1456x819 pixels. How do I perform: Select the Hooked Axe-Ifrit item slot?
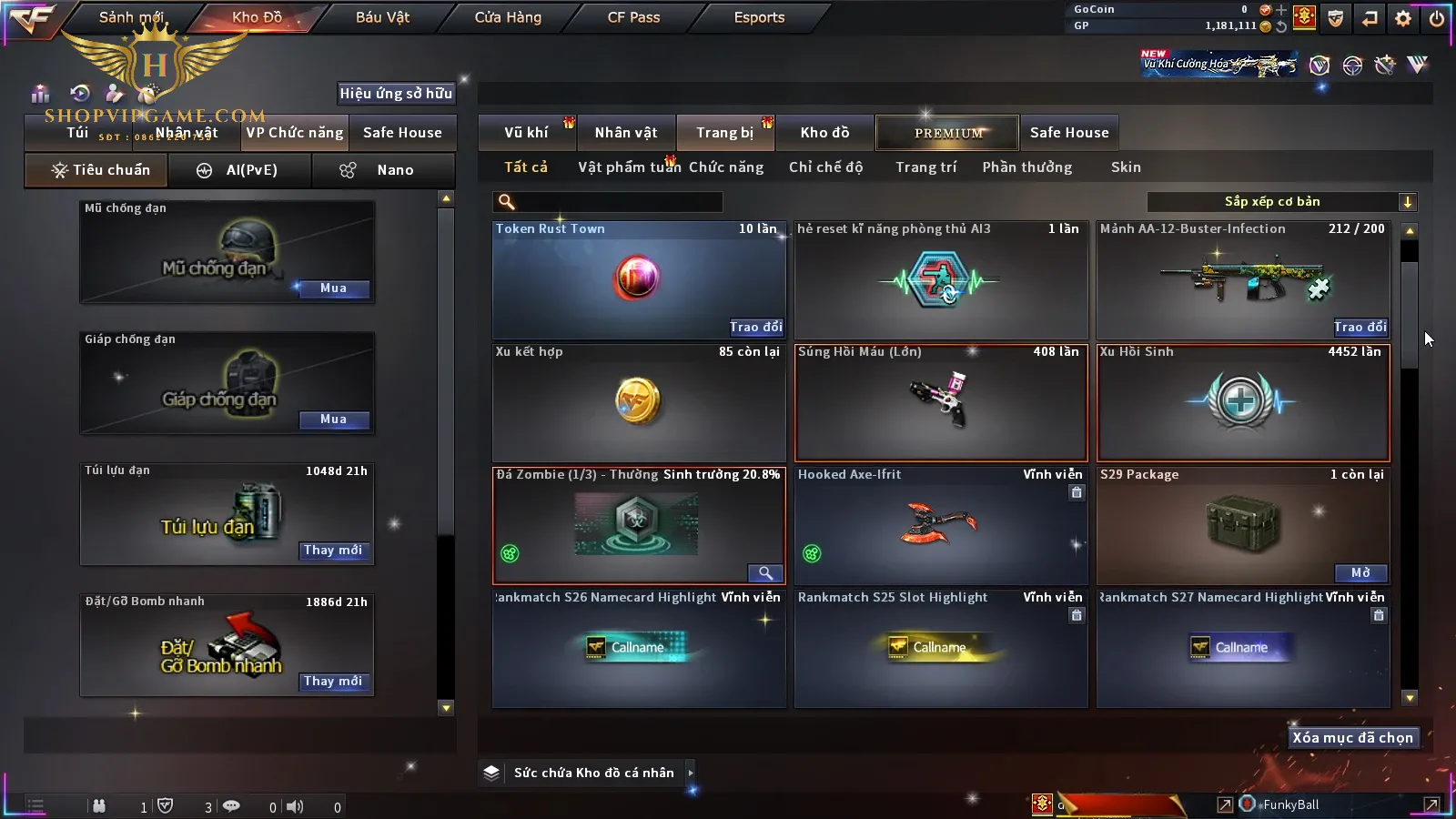pos(941,526)
